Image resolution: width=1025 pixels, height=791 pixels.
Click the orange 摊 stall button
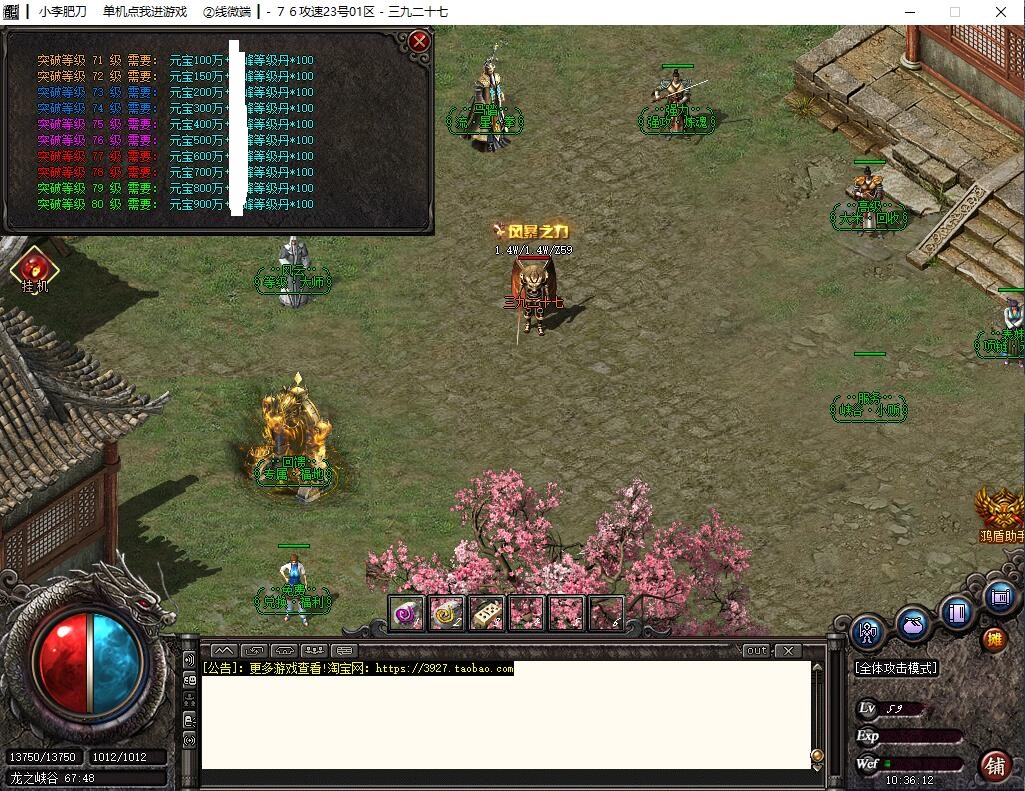tap(994, 639)
